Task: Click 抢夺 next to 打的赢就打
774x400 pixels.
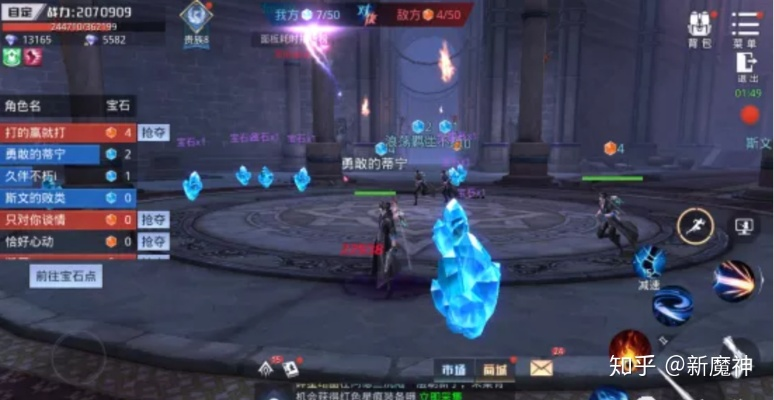Action: [x=153, y=132]
